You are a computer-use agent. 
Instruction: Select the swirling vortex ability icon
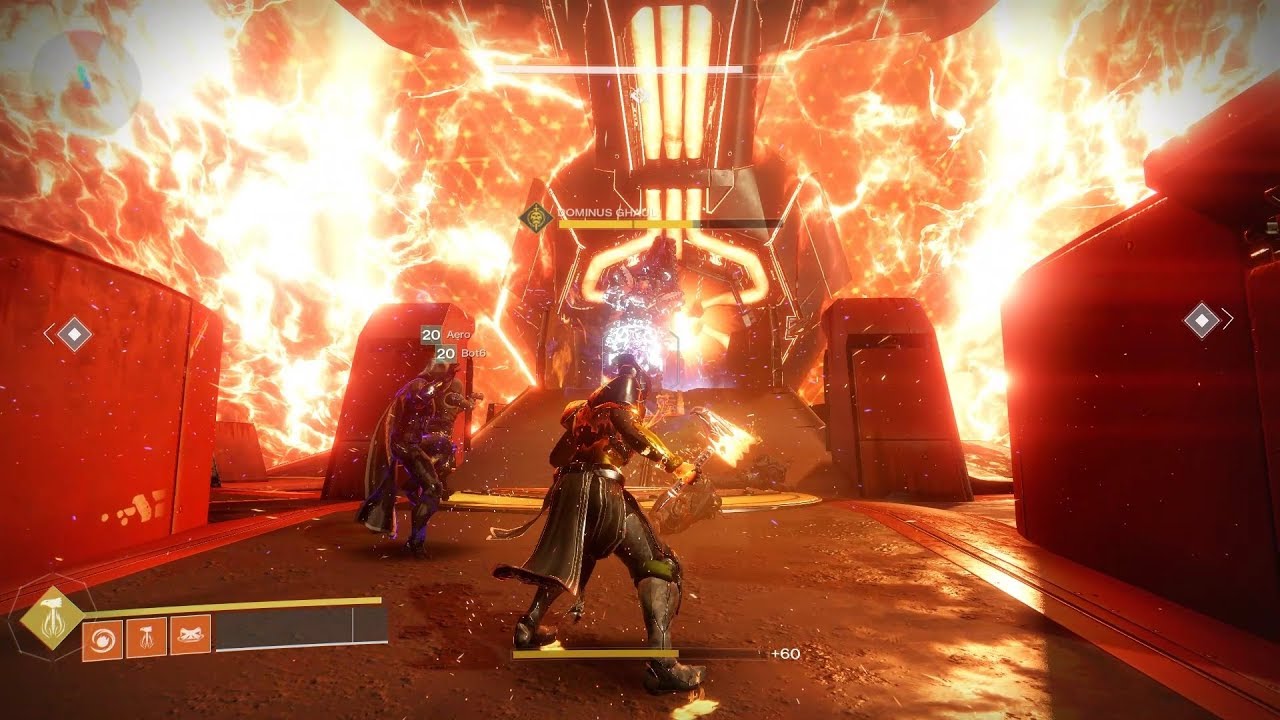[x=102, y=638]
